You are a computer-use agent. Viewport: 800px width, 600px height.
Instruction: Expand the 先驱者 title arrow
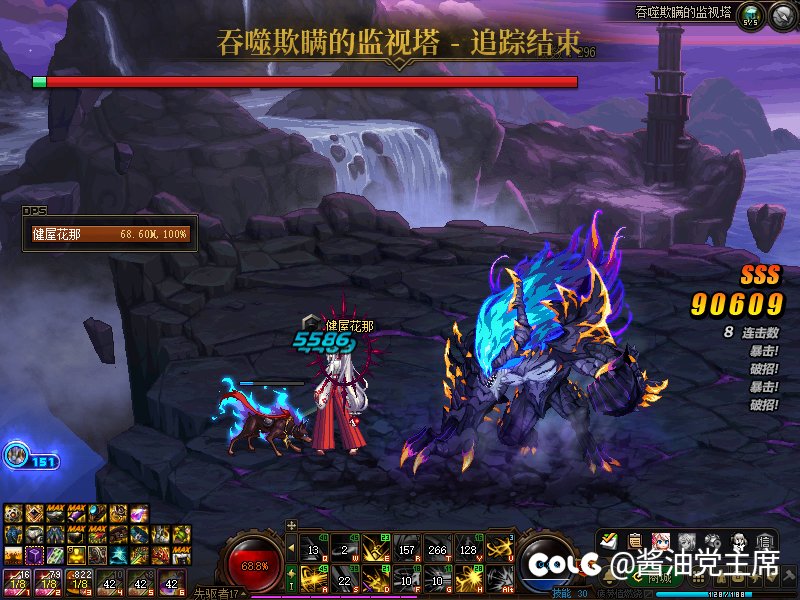(x=245, y=594)
